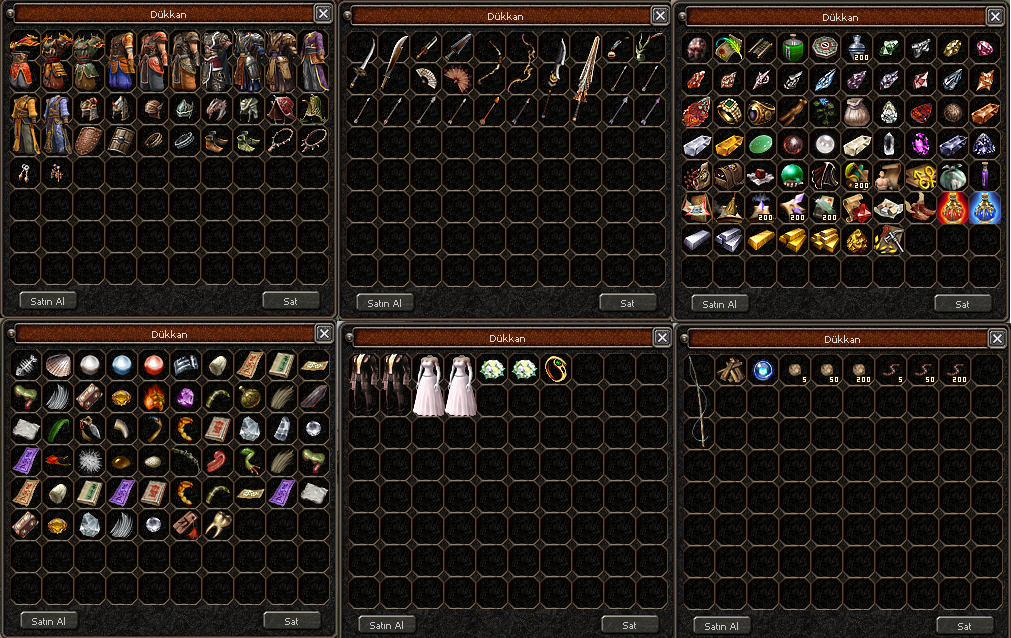Screen dimensions: 1011x638
Task: Pick the seashell item
Action: (x=59, y=364)
